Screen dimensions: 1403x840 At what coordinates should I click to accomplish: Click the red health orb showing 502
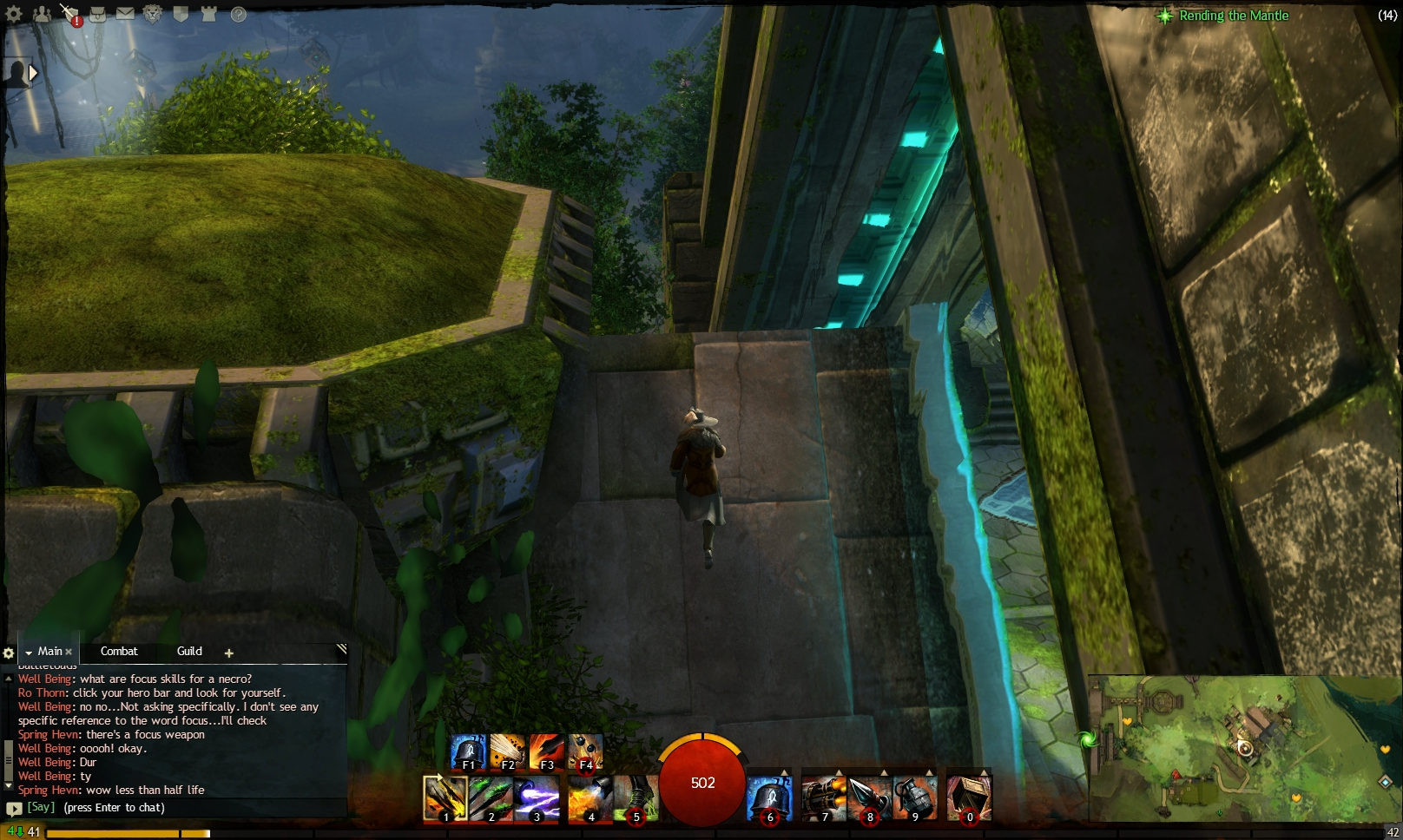(703, 783)
